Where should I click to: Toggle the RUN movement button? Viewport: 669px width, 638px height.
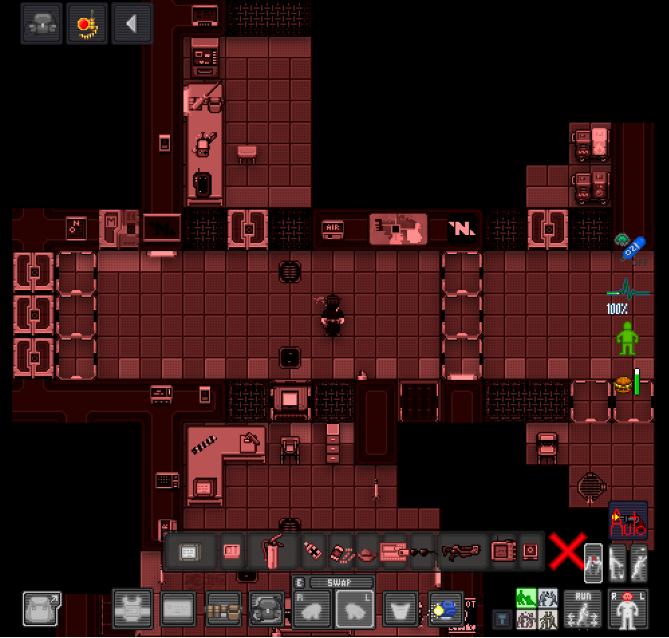(583, 608)
